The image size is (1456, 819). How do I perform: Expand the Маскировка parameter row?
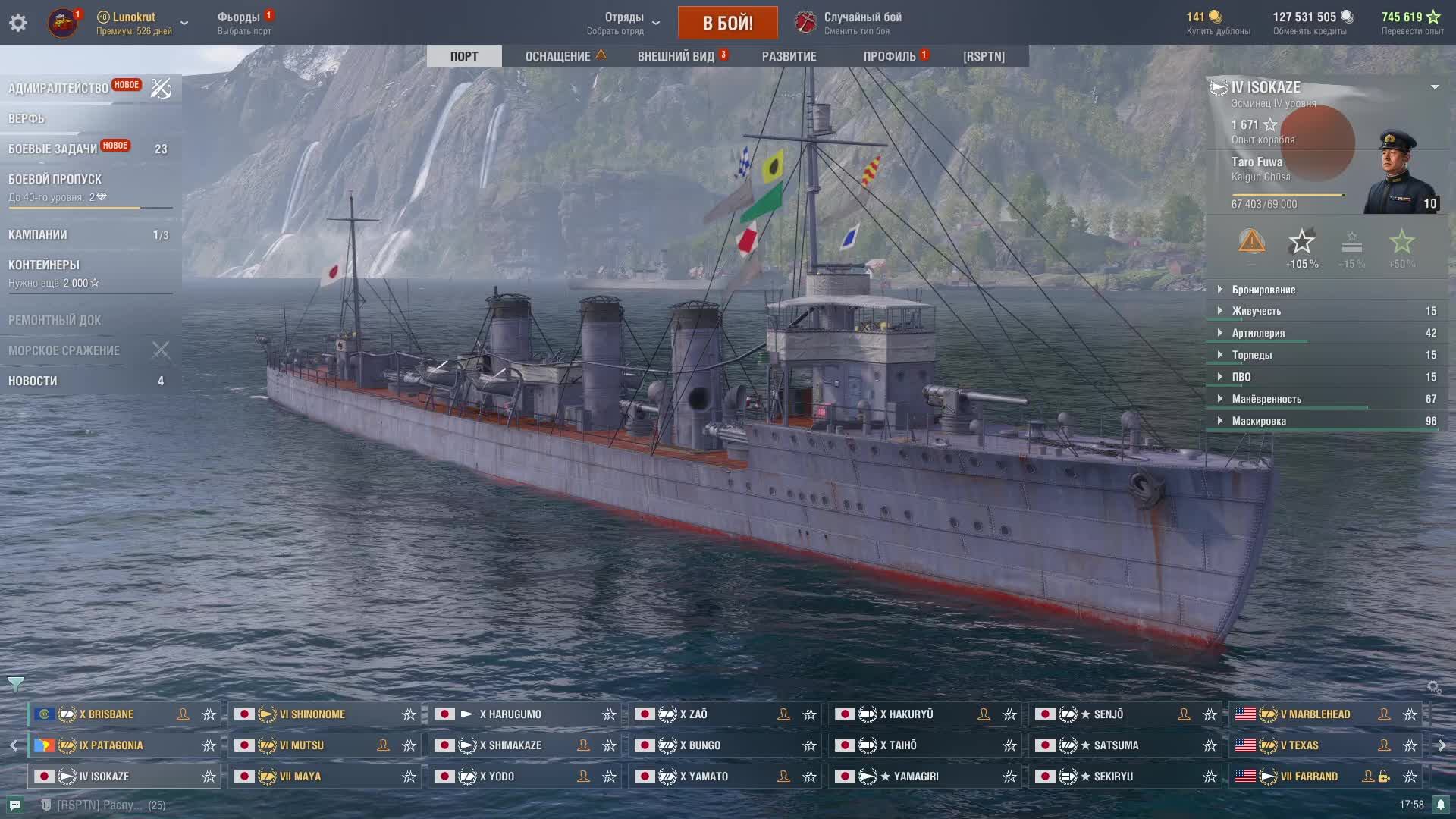pyautogui.click(x=1259, y=421)
